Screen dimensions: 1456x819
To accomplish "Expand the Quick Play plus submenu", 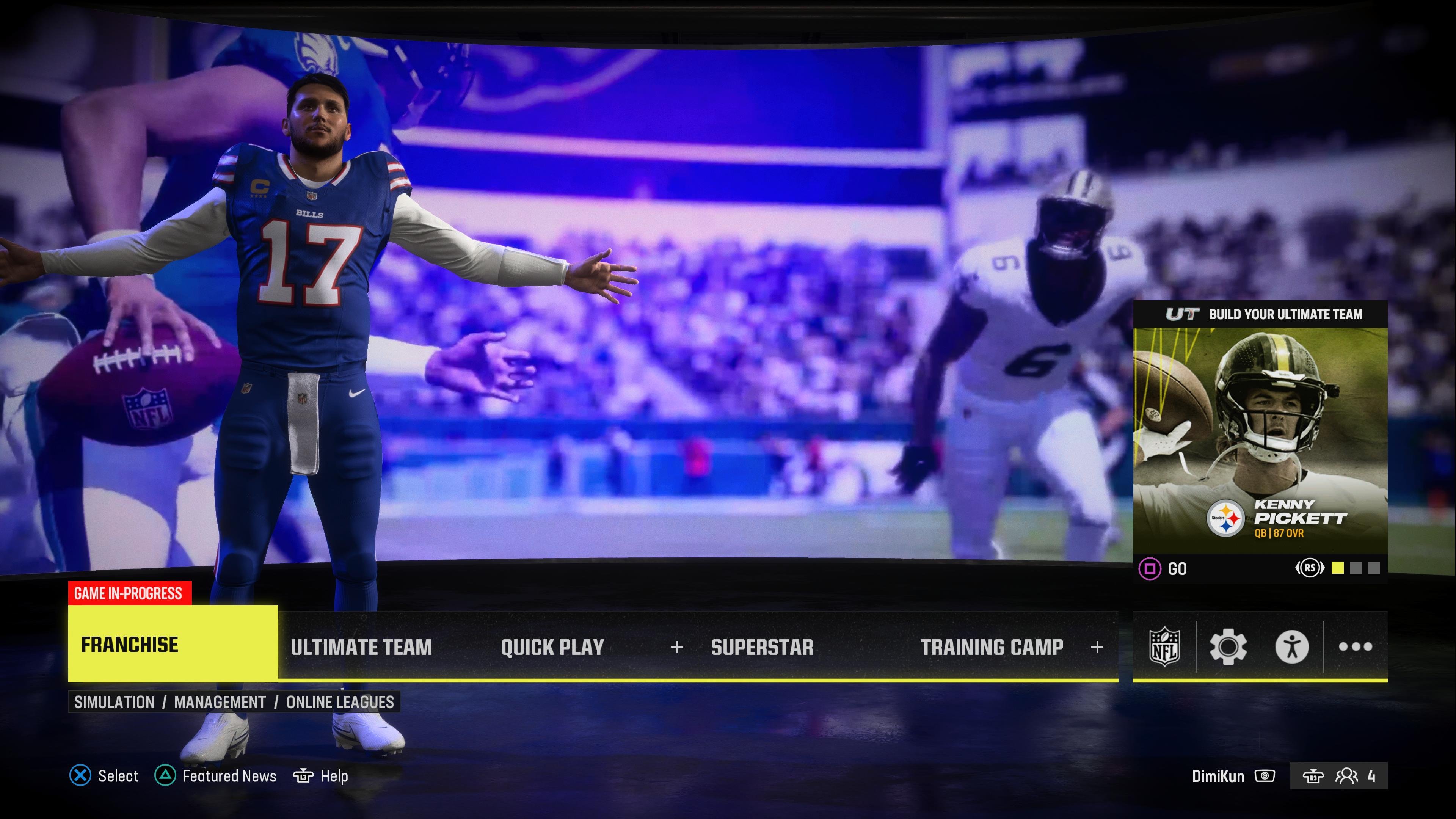I will [676, 647].
